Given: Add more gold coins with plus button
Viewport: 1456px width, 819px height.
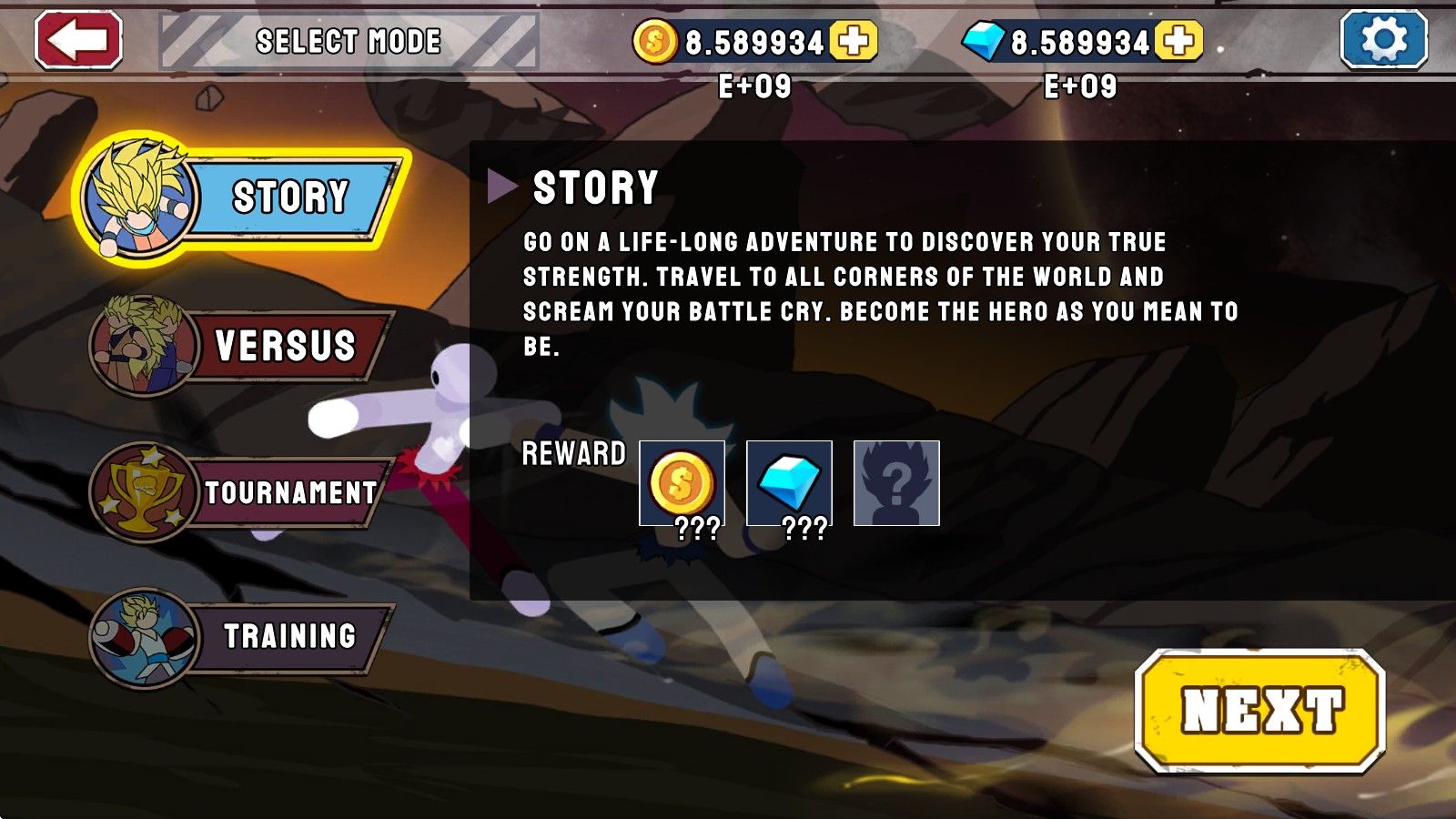Looking at the screenshot, I should (854, 41).
